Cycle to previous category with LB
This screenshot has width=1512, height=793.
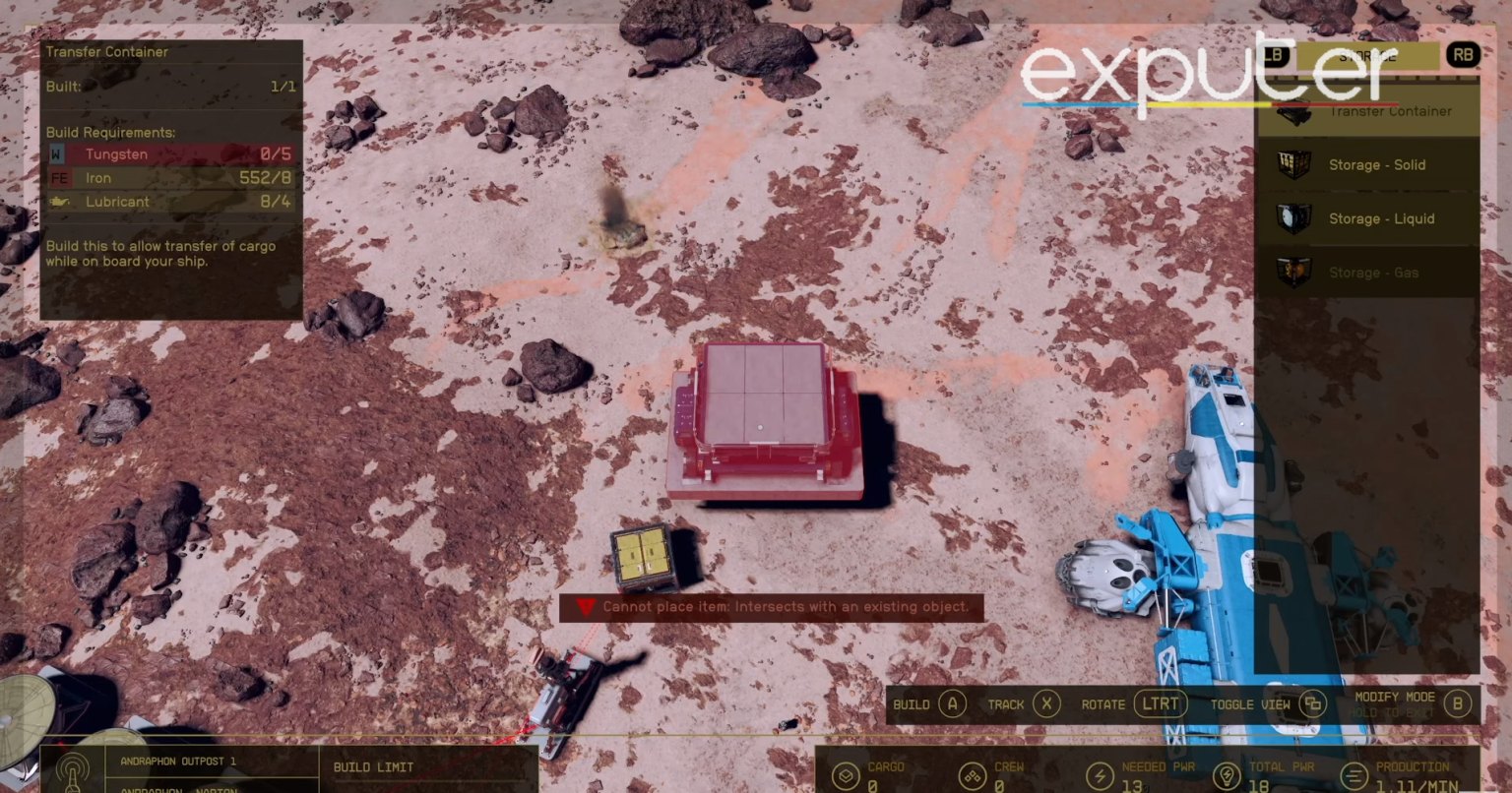click(x=1276, y=54)
